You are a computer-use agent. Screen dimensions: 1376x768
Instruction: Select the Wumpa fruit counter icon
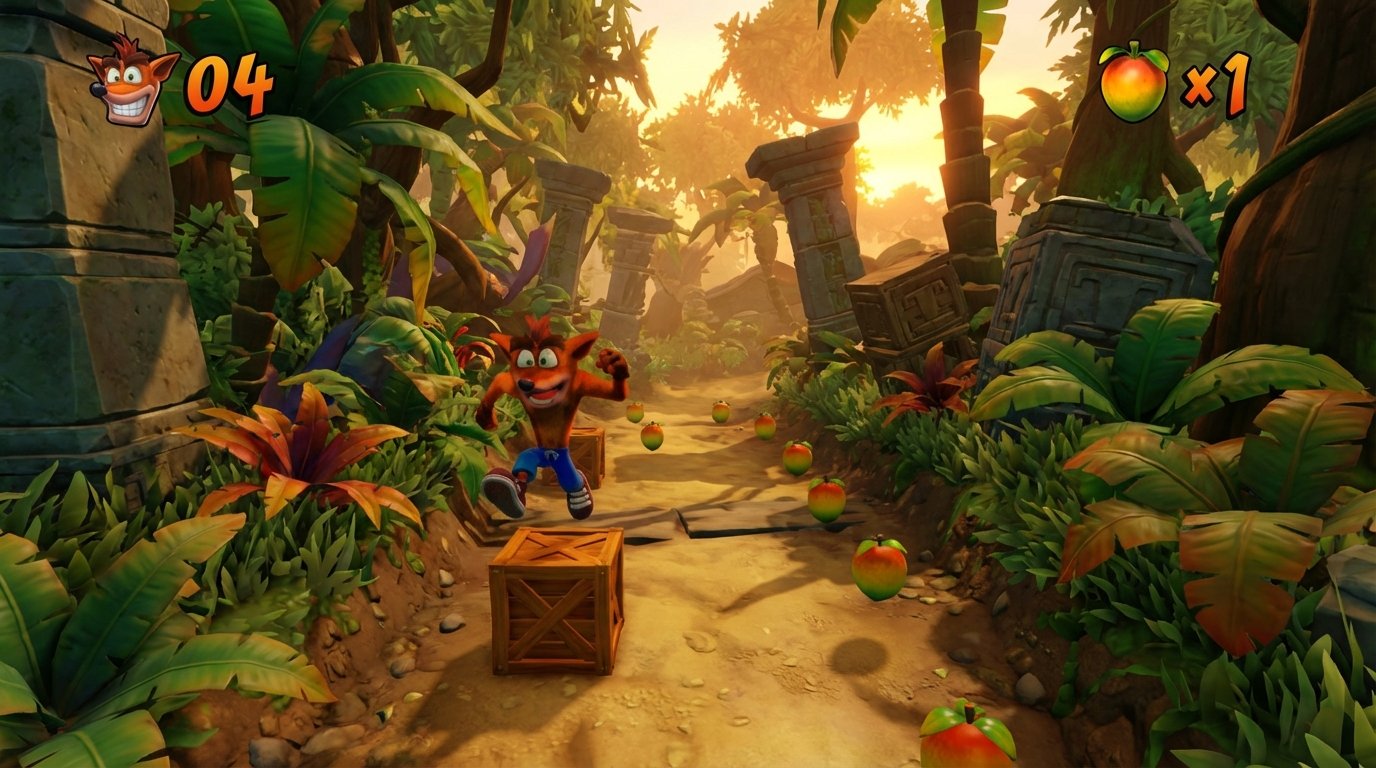tap(1133, 83)
